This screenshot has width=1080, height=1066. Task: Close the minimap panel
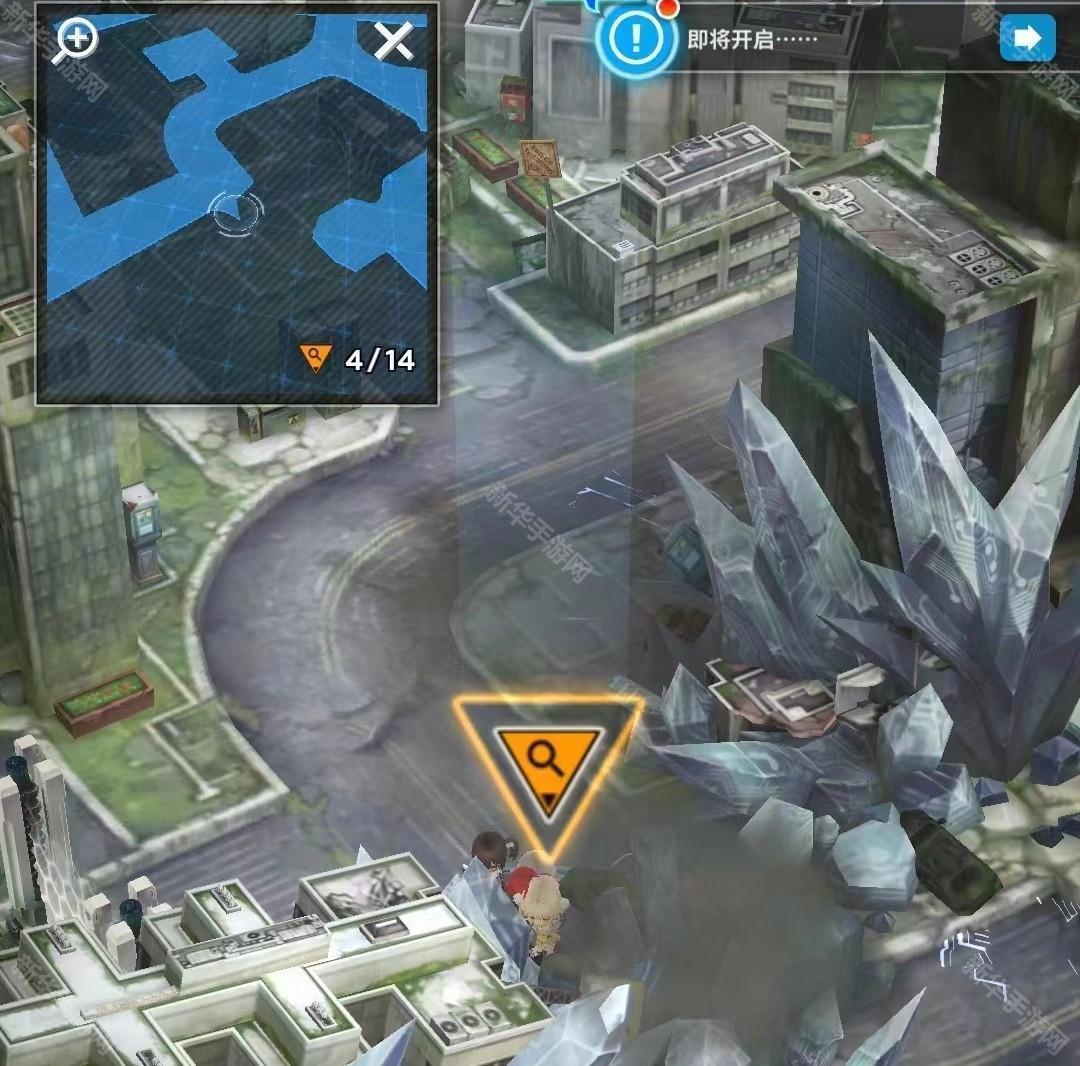(393, 41)
